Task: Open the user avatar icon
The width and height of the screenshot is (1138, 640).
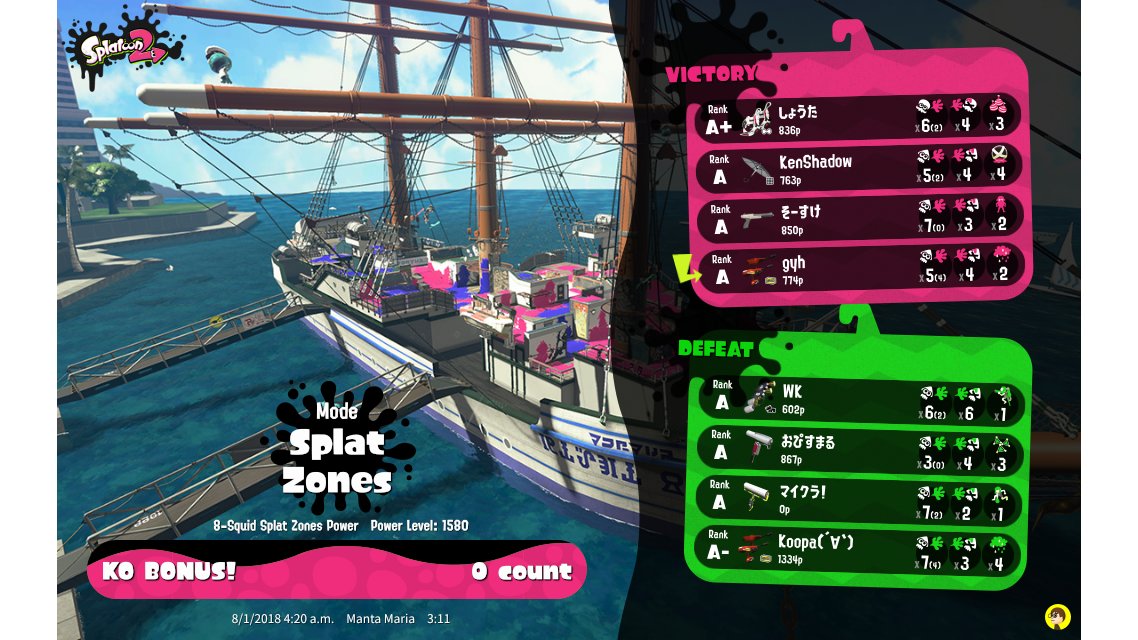Action: coord(1056,615)
